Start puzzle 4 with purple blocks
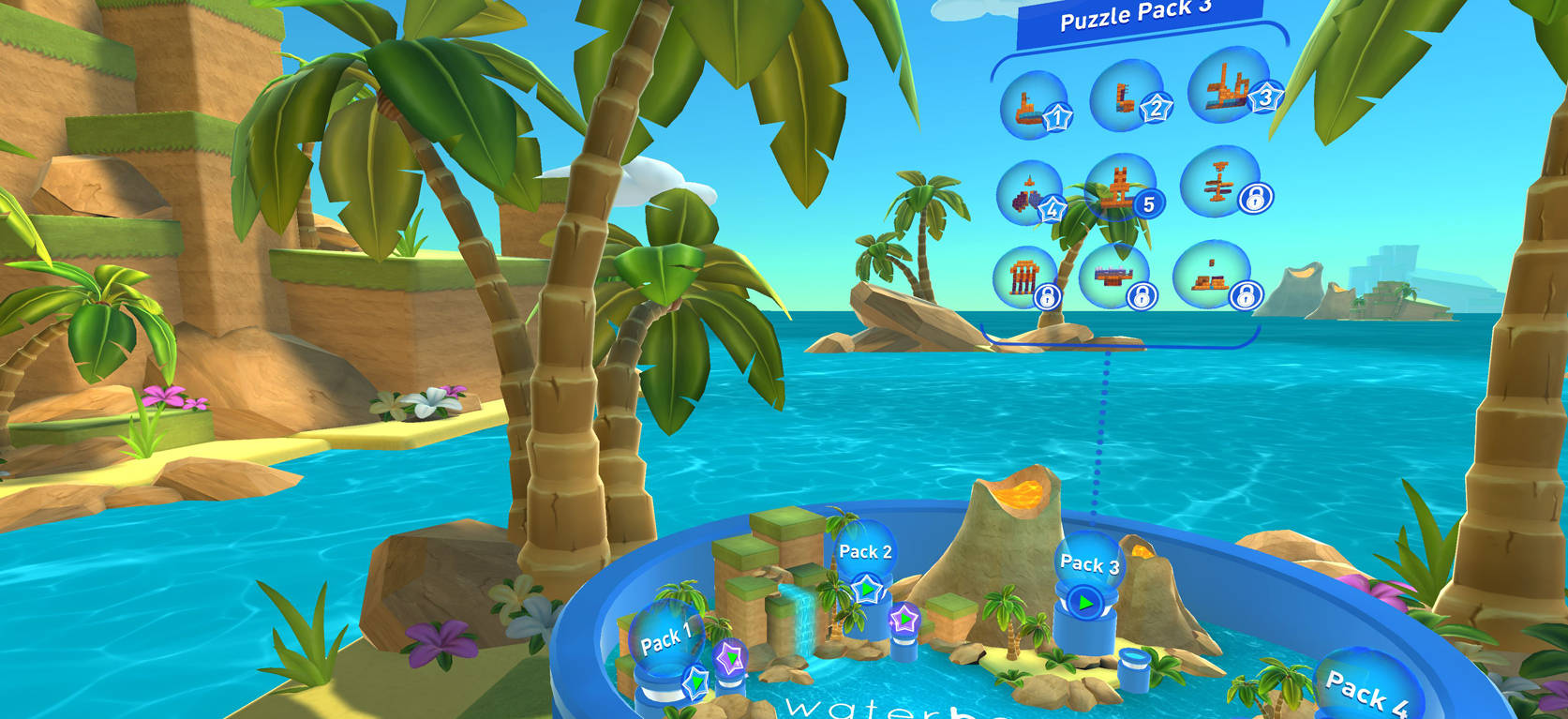 coord(1030,192)
